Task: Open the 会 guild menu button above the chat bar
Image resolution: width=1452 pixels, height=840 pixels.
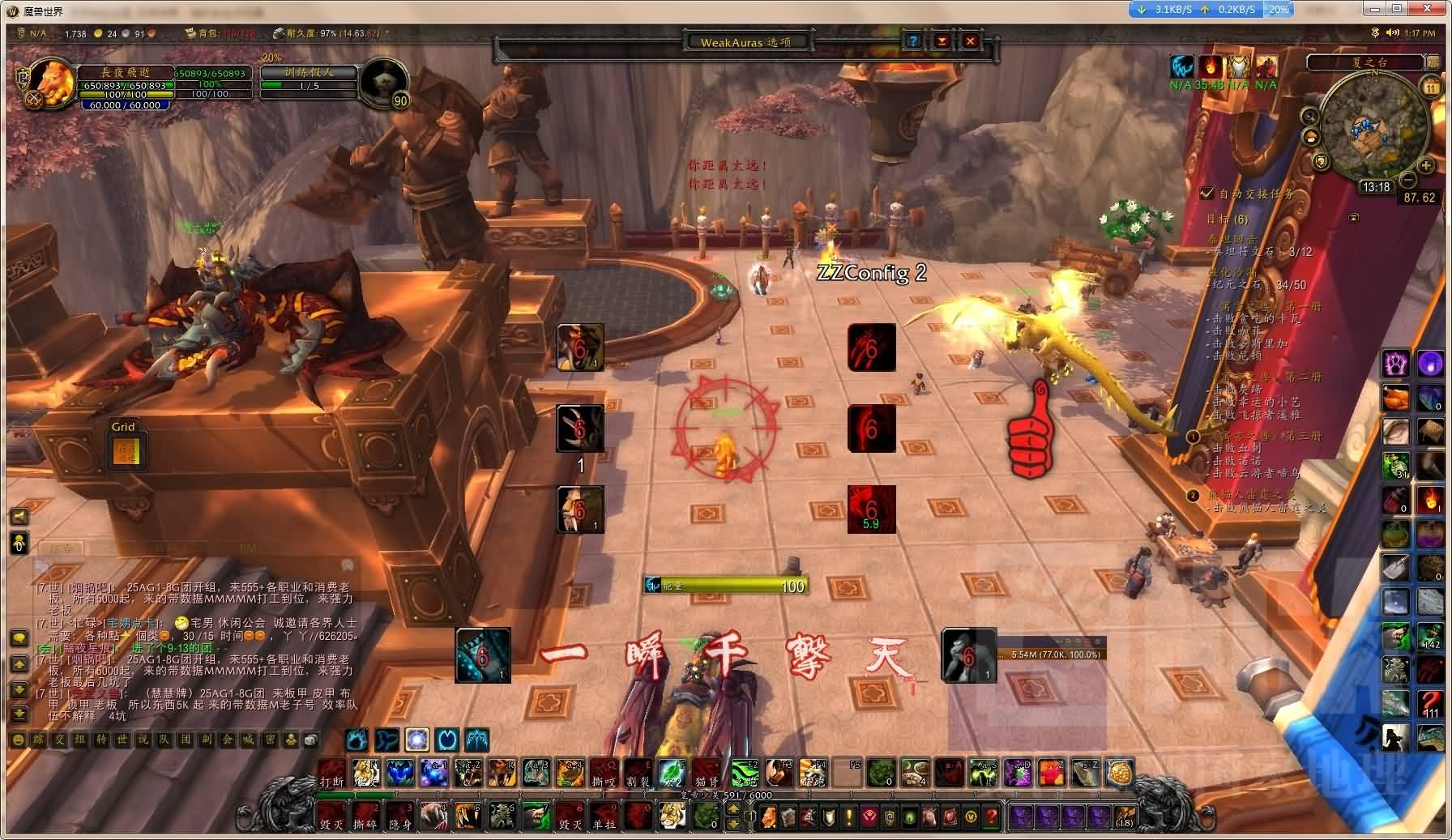Action: tap(226, 741)
